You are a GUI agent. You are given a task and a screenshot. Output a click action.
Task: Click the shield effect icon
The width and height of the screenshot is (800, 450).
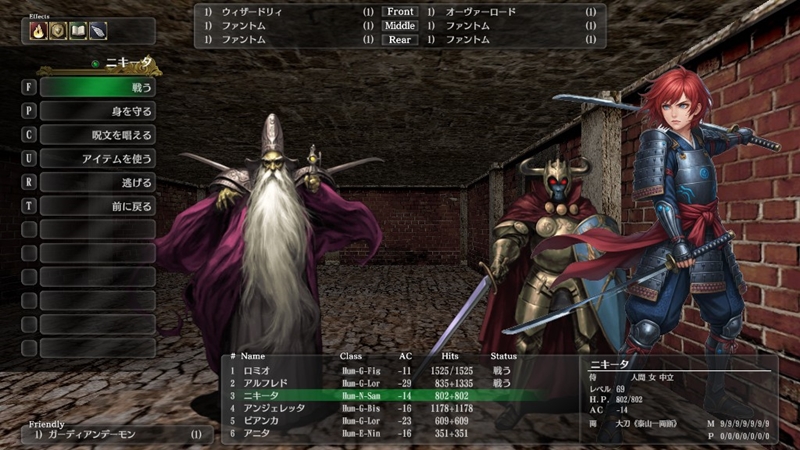pos(58,31)
